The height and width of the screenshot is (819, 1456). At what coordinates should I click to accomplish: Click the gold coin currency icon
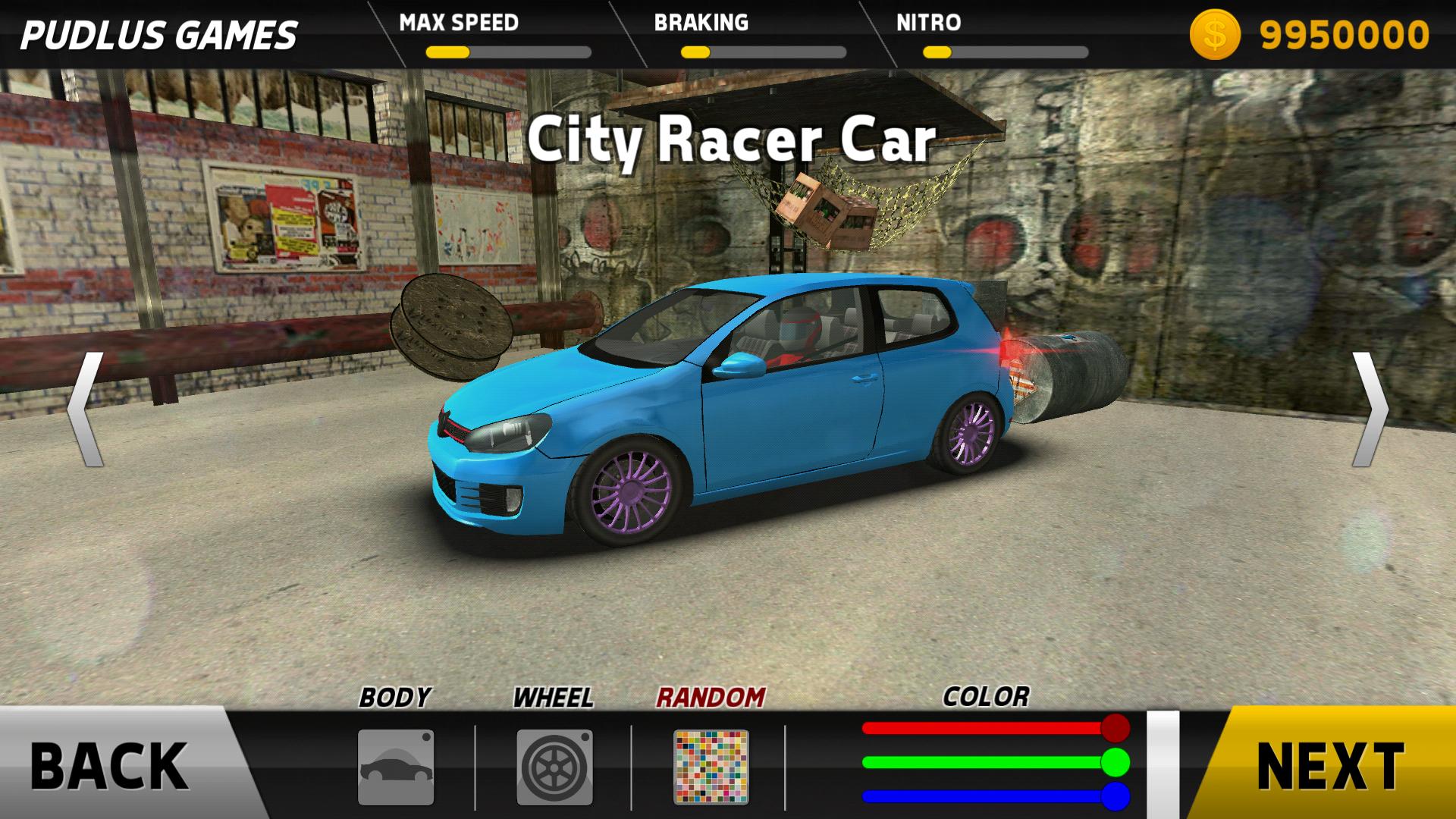(x=1214, y=36)
